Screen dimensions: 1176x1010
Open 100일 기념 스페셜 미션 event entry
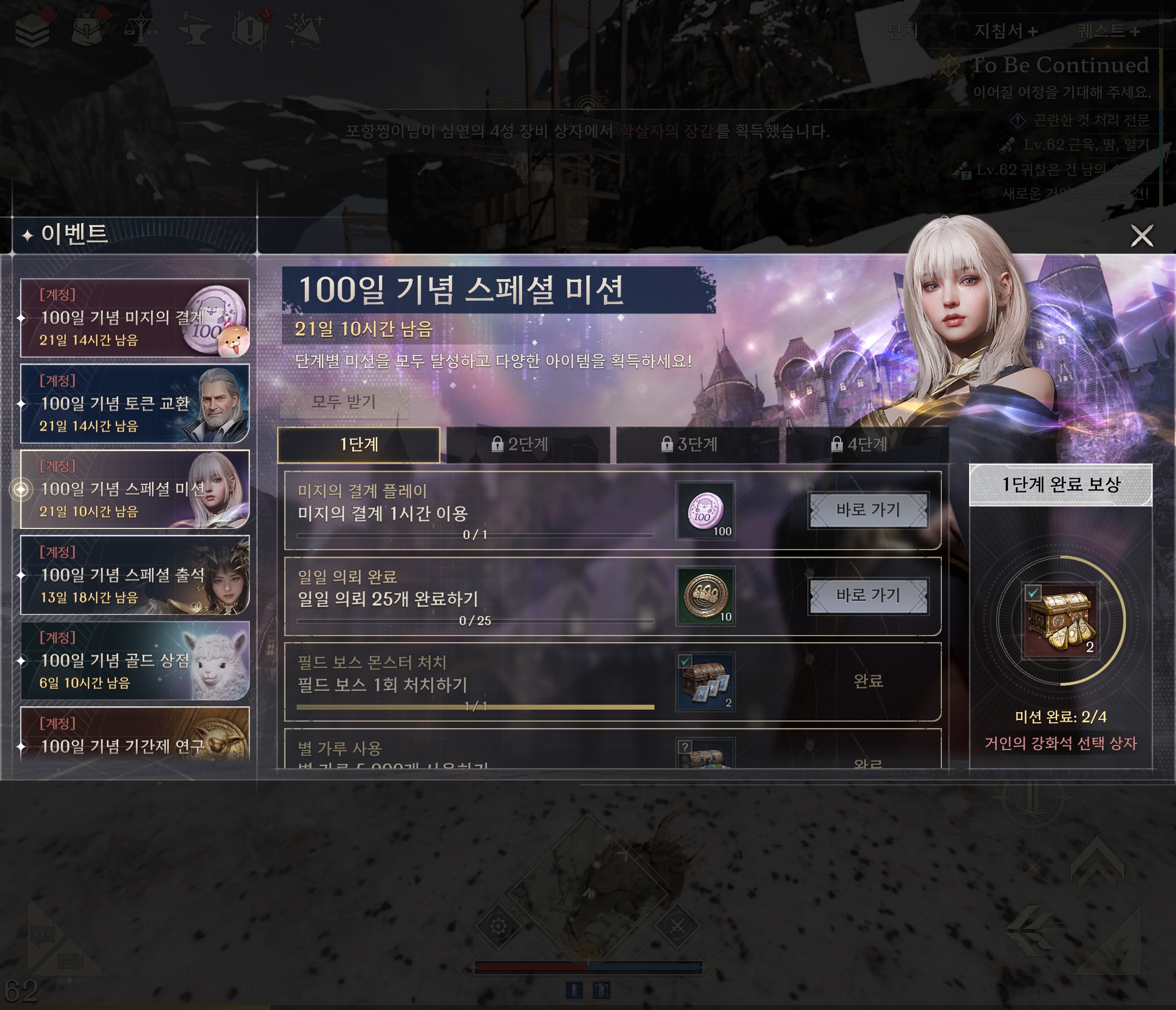pyautogui.click(x=134, y=489)
